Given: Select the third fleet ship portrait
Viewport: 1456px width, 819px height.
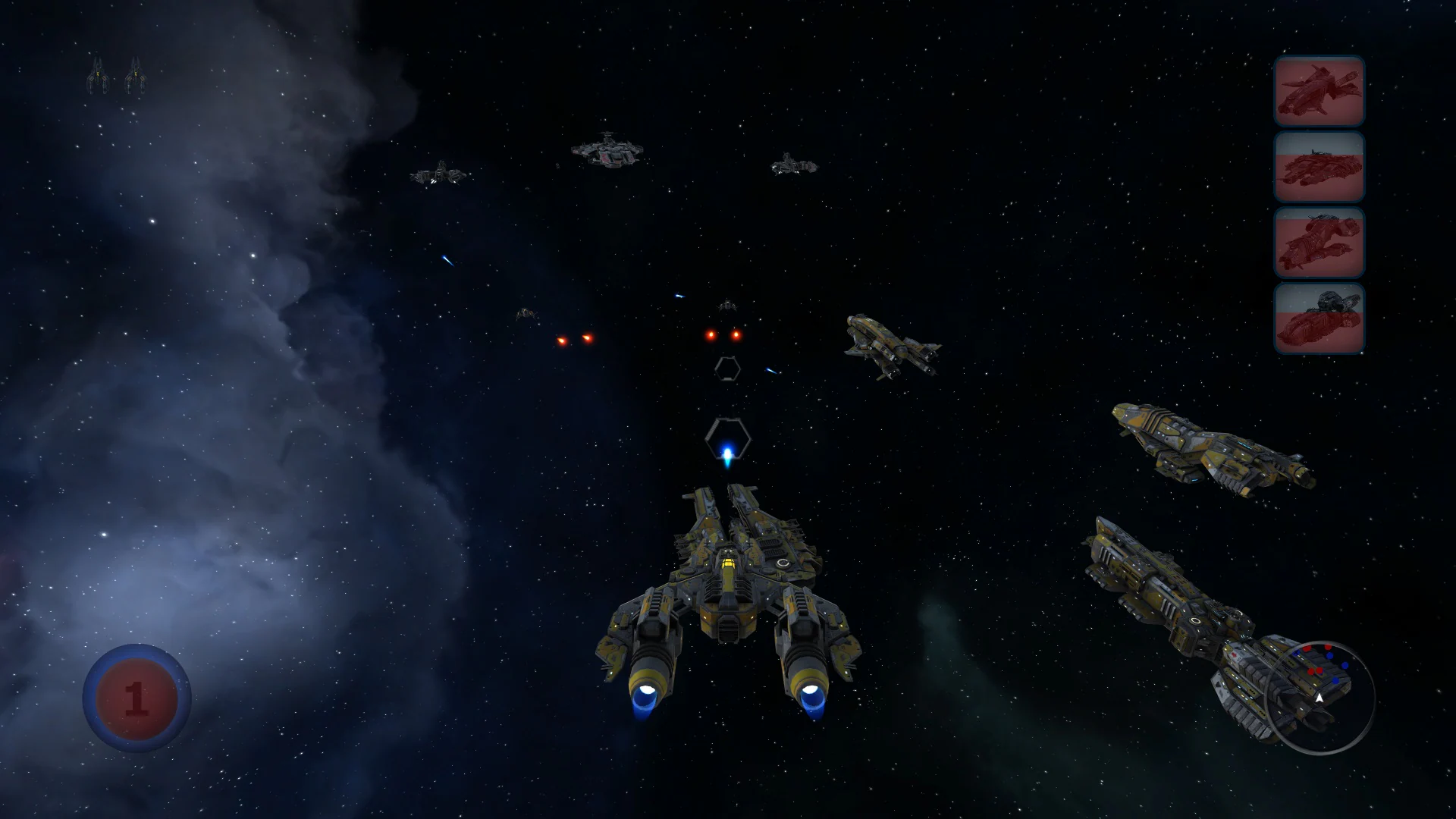Looking at the screenshot, I should click(x=1318, y=244).
